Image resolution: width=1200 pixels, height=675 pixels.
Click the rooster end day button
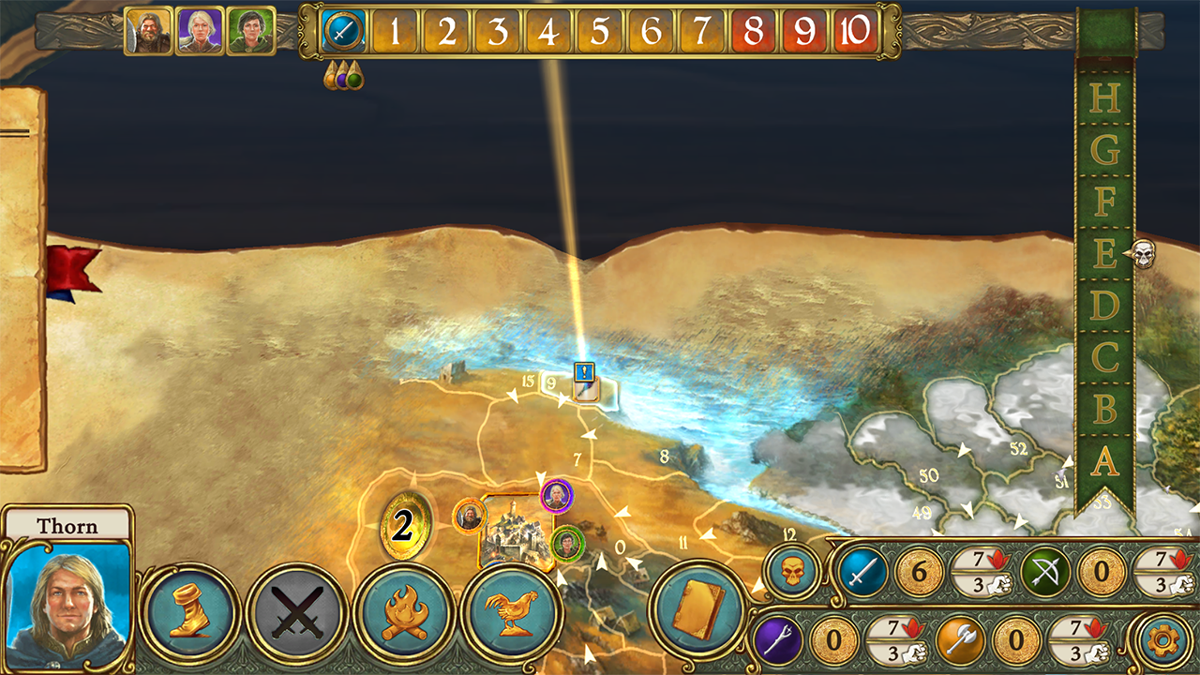[512, 612]
